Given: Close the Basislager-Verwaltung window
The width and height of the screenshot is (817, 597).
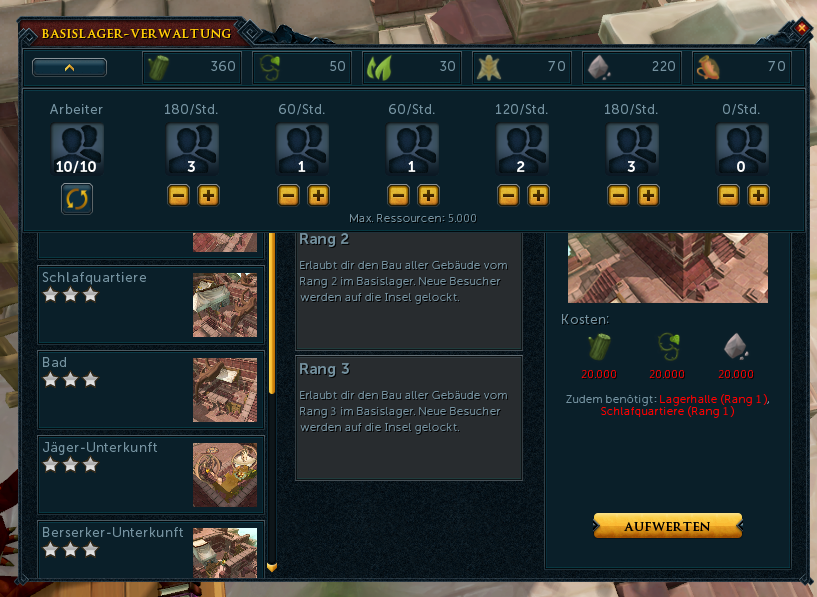Looking at the screenshot, I should tap(801, 28).
